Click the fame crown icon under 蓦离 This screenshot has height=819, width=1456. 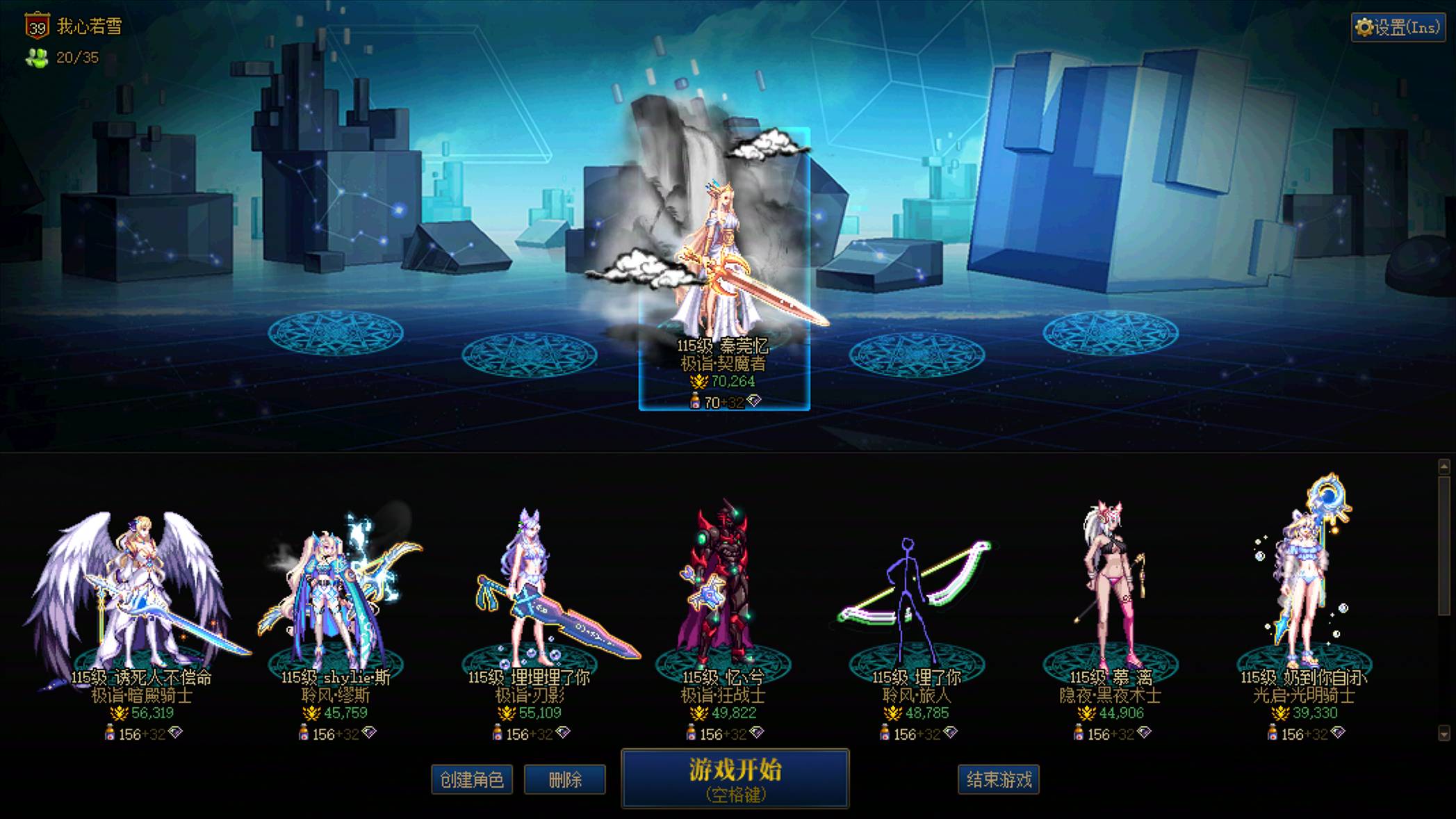click(x=1088, y=713)
